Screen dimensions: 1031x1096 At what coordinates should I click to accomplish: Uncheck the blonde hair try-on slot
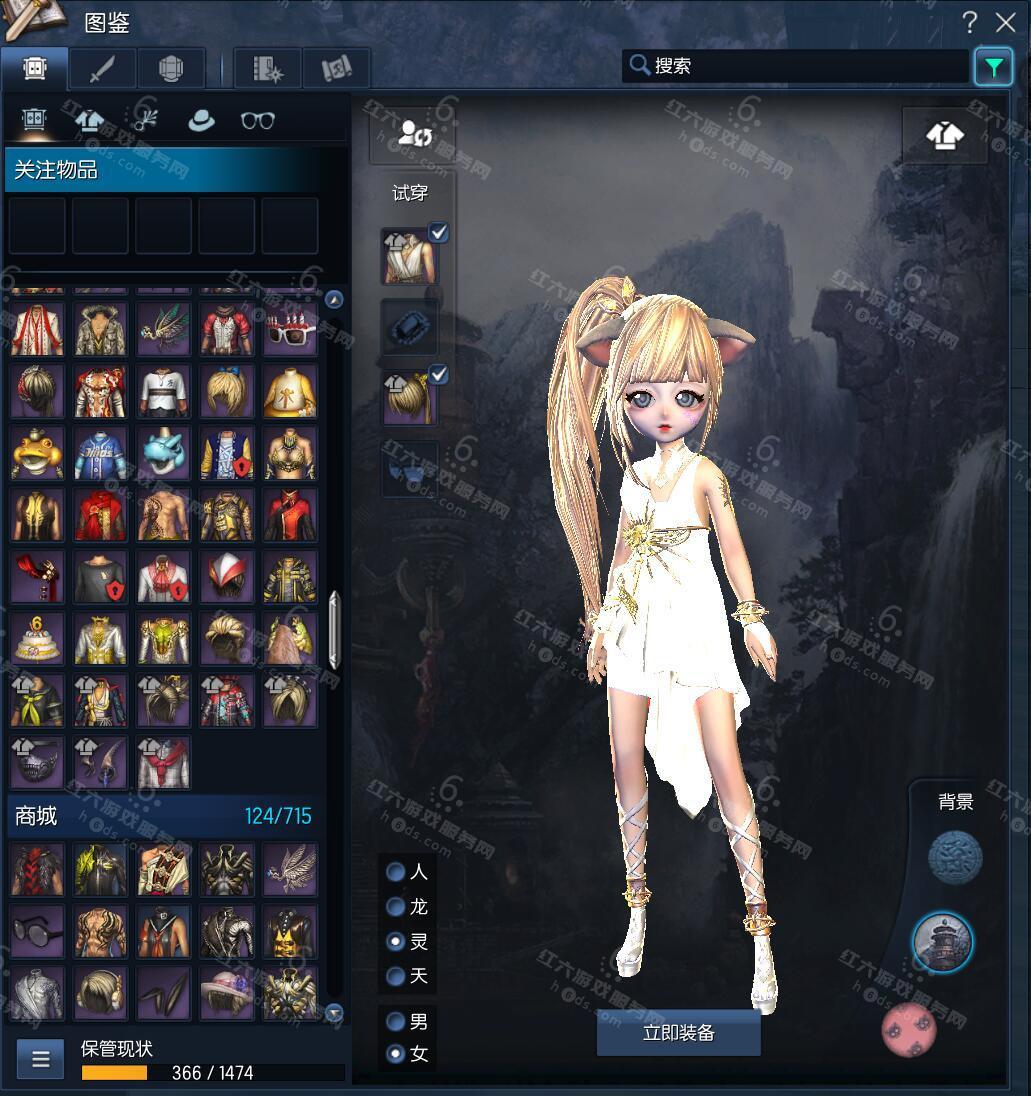(438, 374)
